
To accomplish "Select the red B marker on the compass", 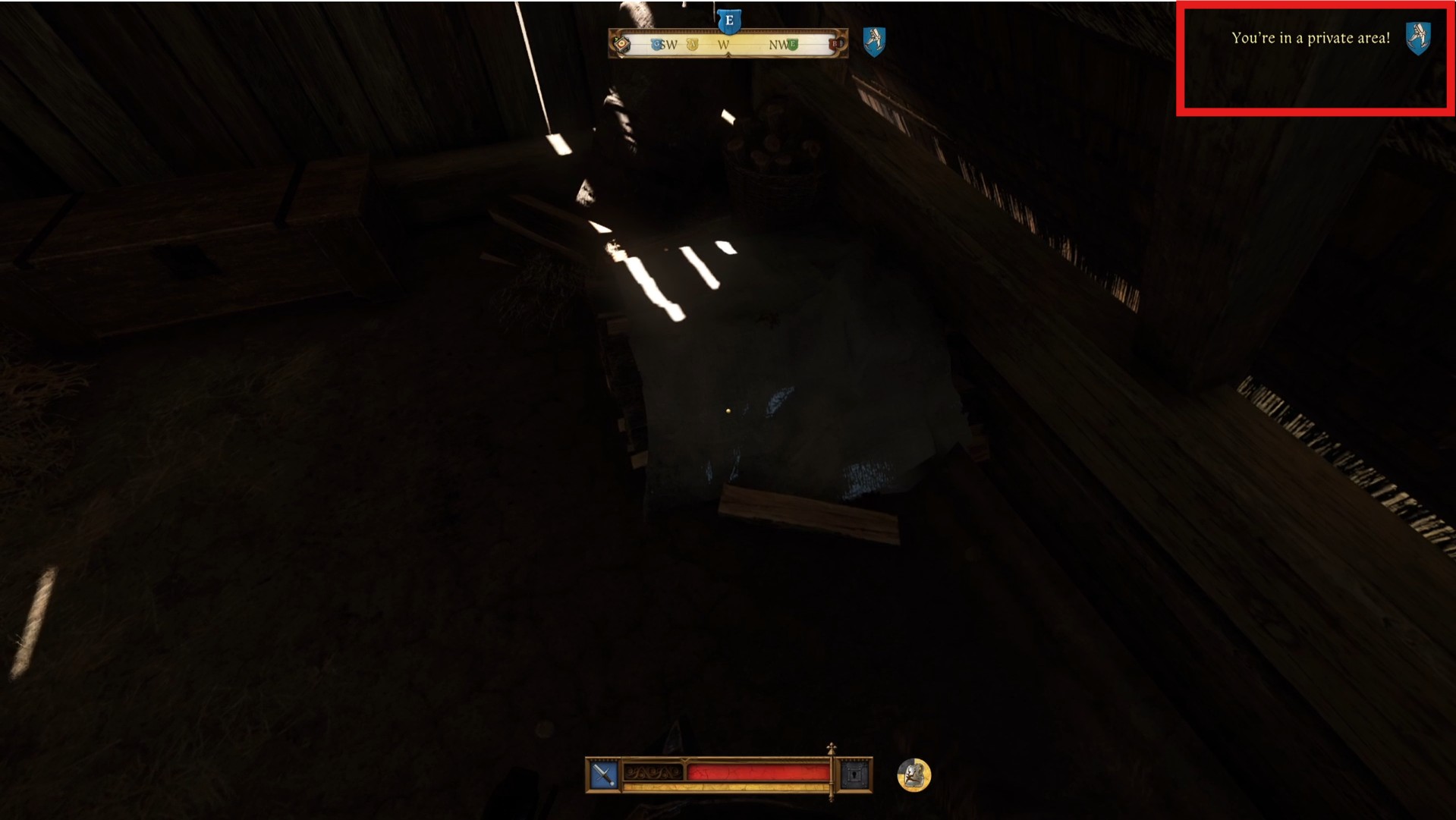I will (x=832, y=44).
